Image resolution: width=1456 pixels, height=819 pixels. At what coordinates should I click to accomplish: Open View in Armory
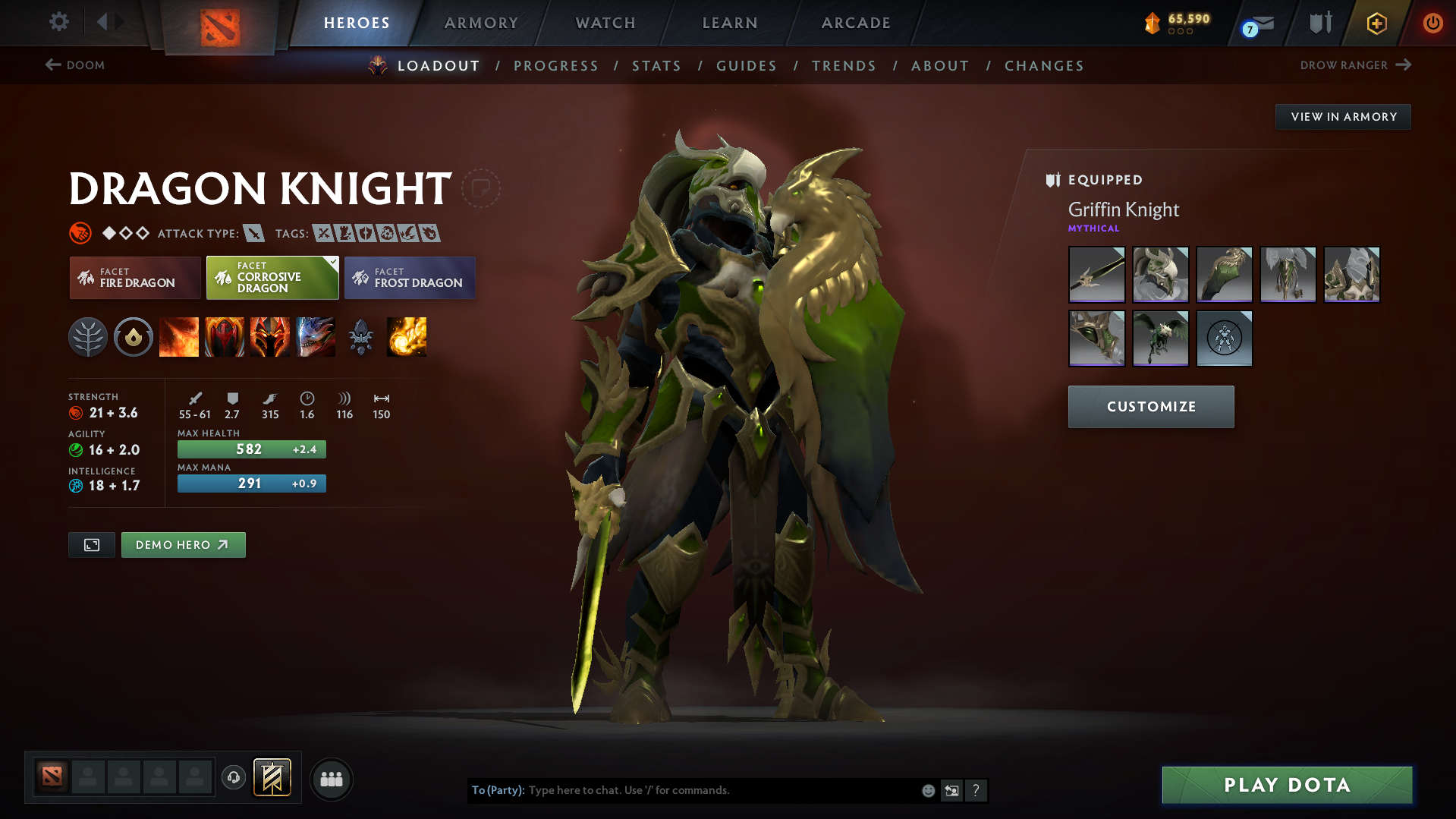pos(1342,116)
